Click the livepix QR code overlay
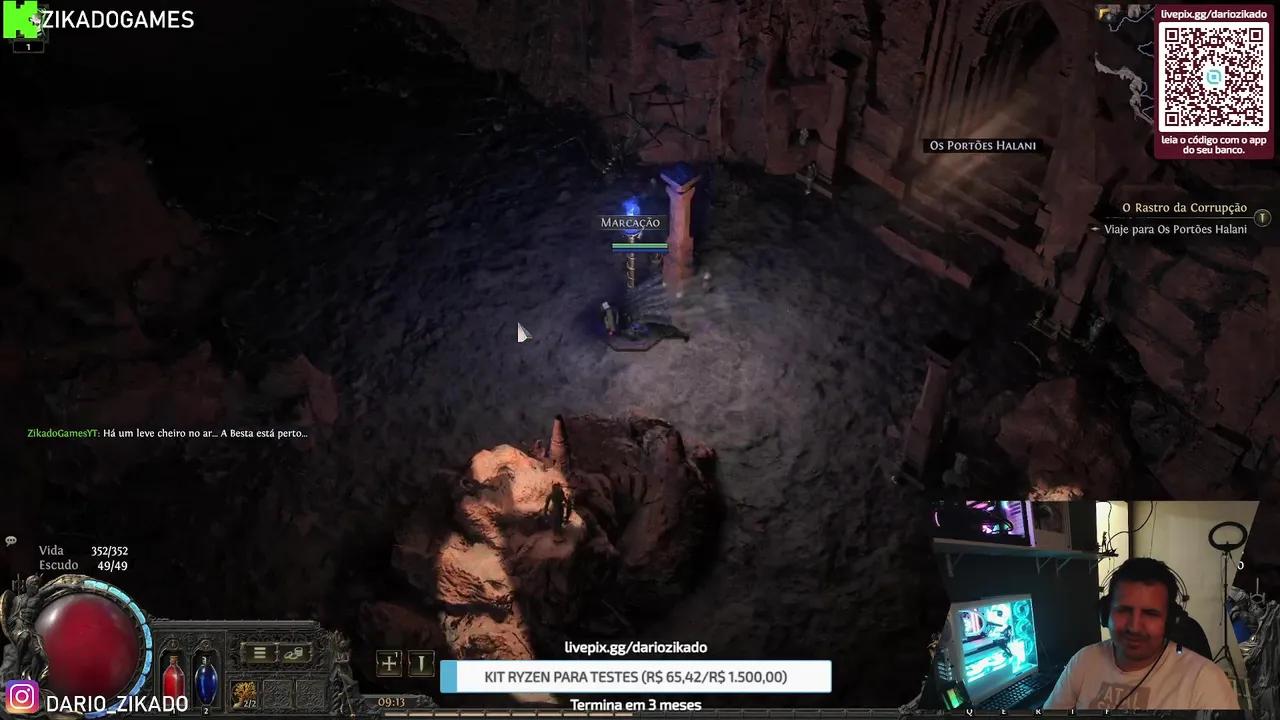Image resolution: width=1280 pixels, height=720 pixels. click(1213, 77)
